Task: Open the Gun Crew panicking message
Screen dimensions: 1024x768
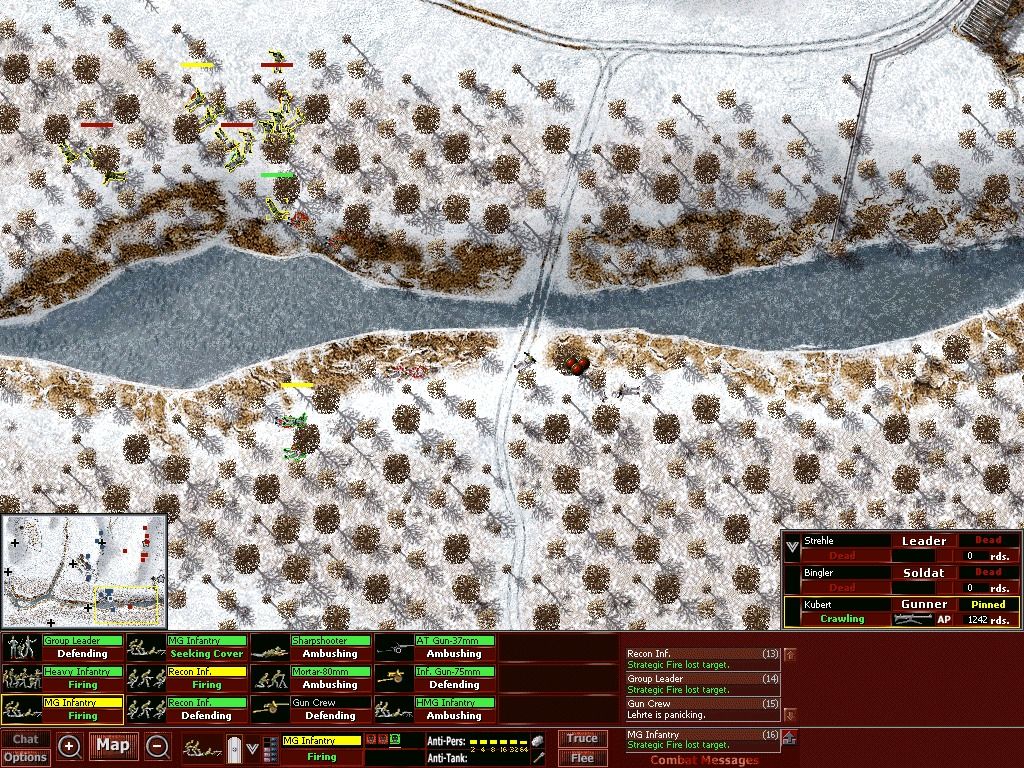Action: pos(702,709)
